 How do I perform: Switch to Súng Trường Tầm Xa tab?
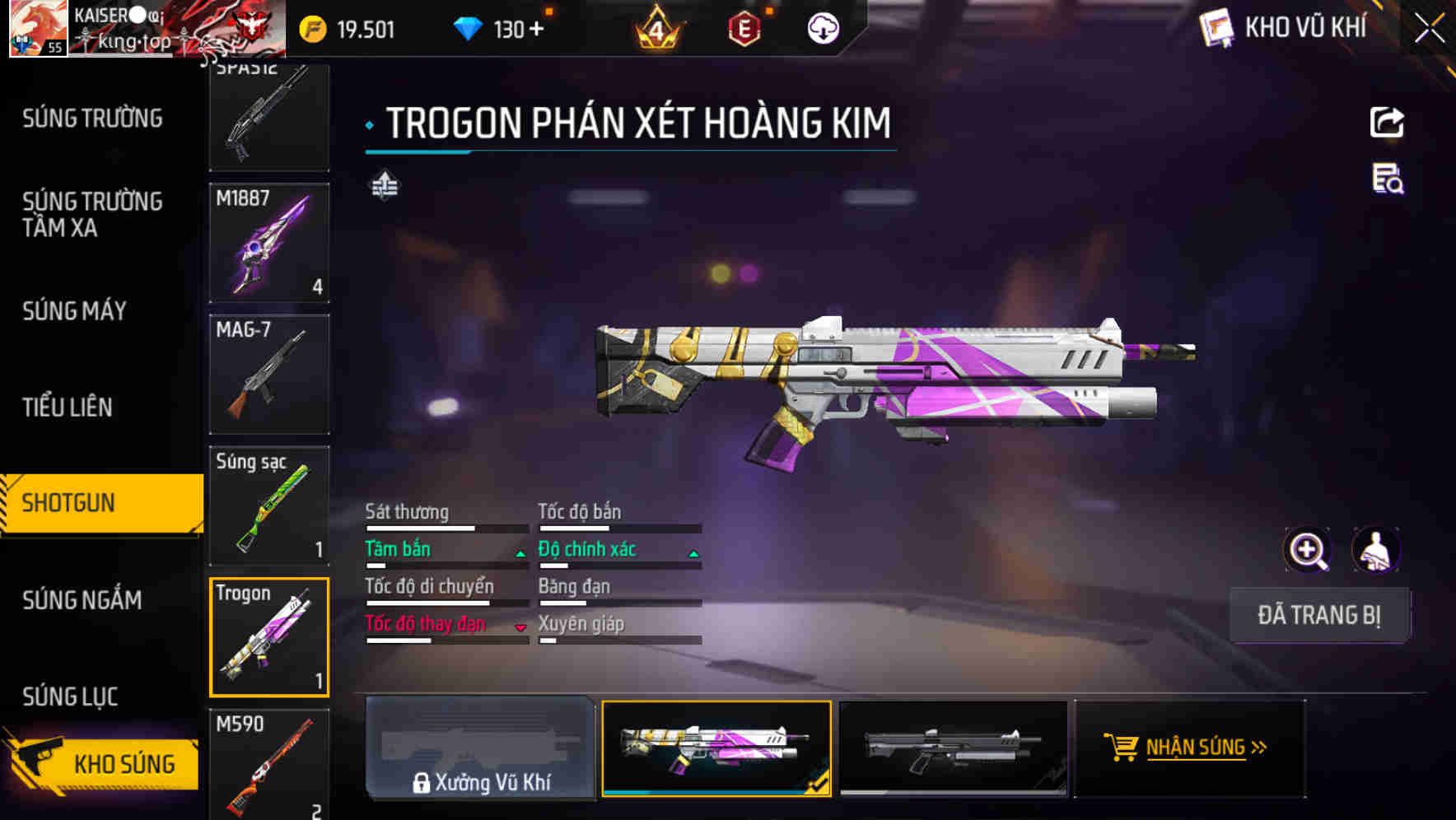(x=92, y=214)
